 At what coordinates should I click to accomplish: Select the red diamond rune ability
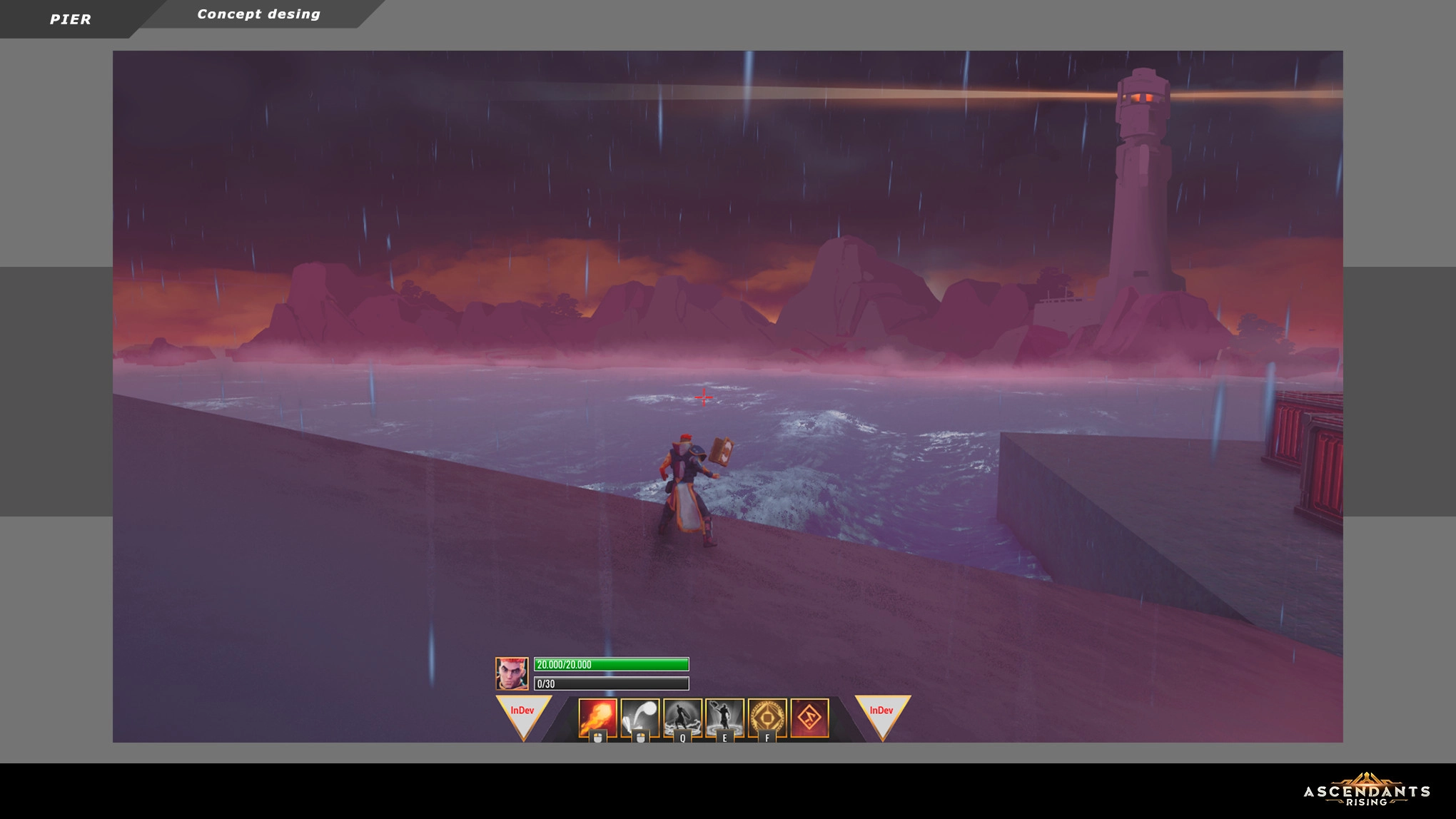pos(809,717)
